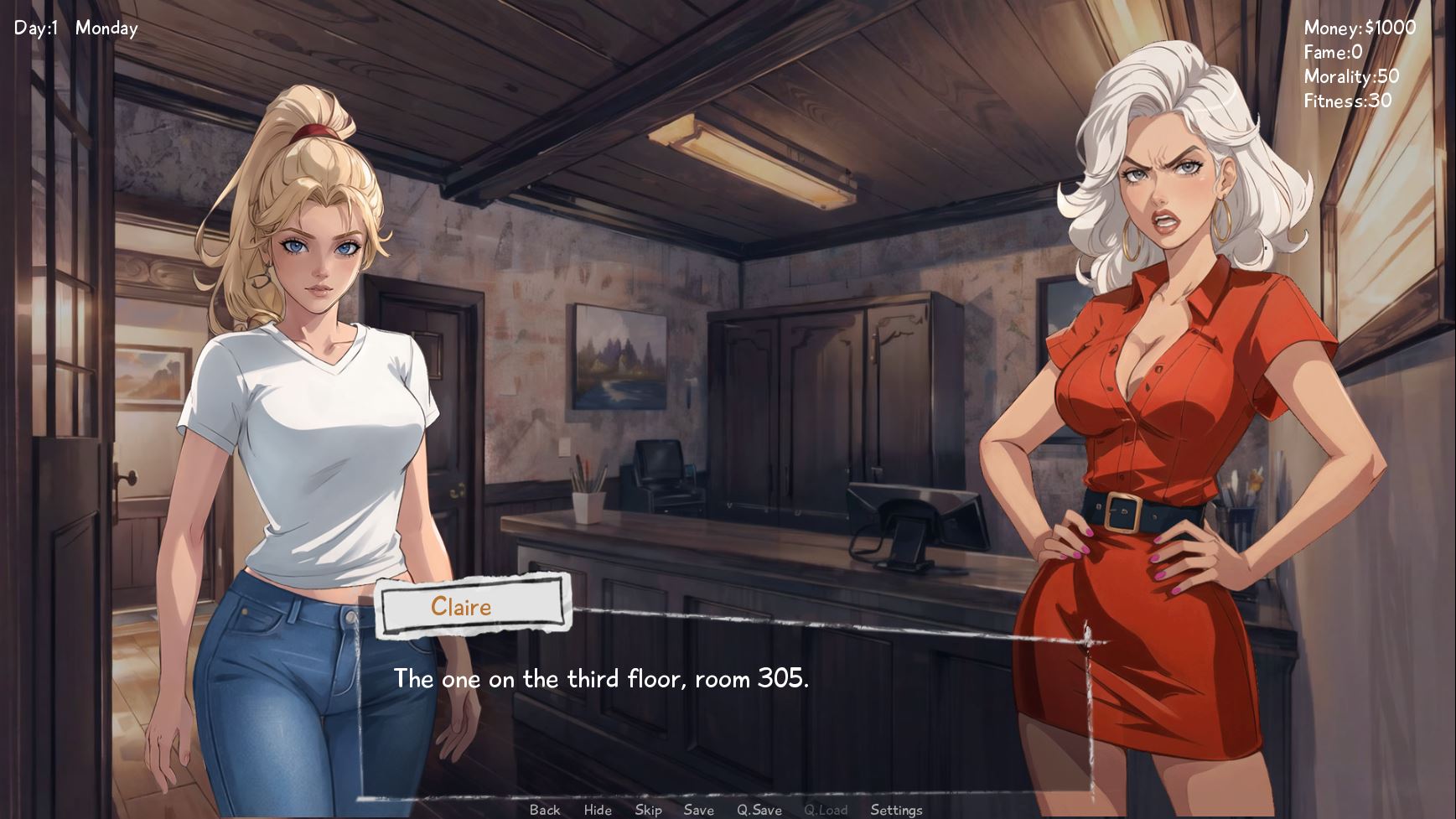The width and height of the screenshot is (1456, 819).
Task: Hide the dialogue text box
Action: tap(598, 809)
